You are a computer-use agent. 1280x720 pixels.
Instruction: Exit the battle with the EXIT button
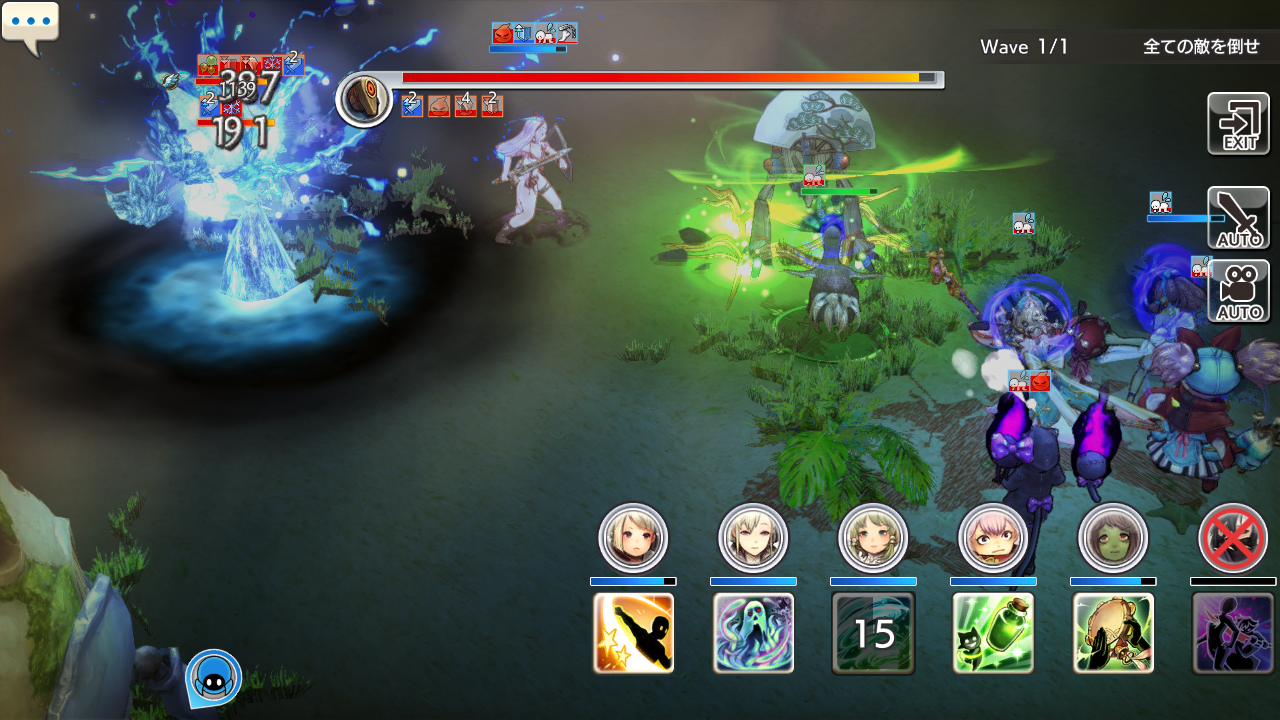(1238, 124)
